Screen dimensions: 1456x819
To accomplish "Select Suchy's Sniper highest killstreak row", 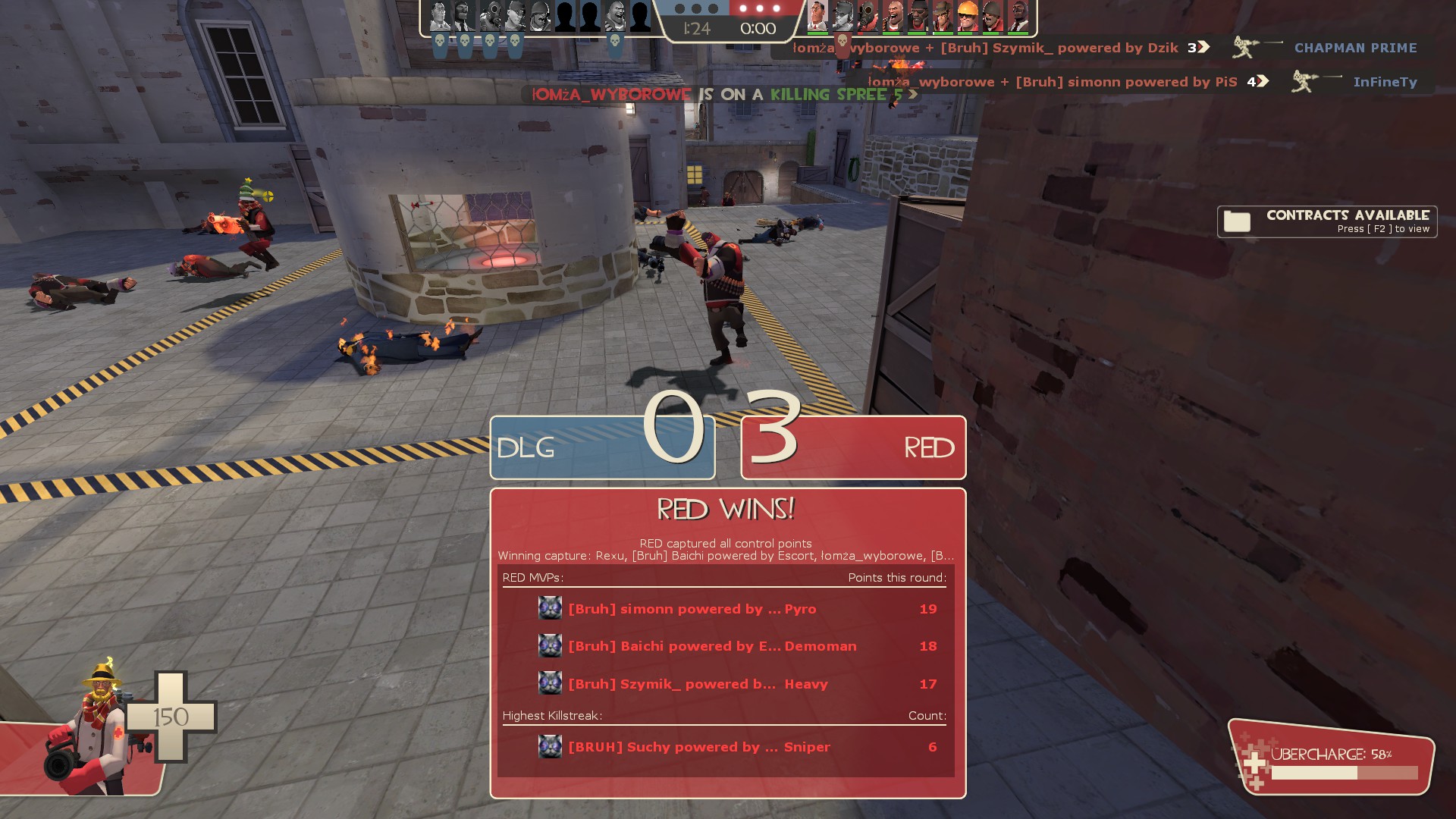I will click(726, 747).
